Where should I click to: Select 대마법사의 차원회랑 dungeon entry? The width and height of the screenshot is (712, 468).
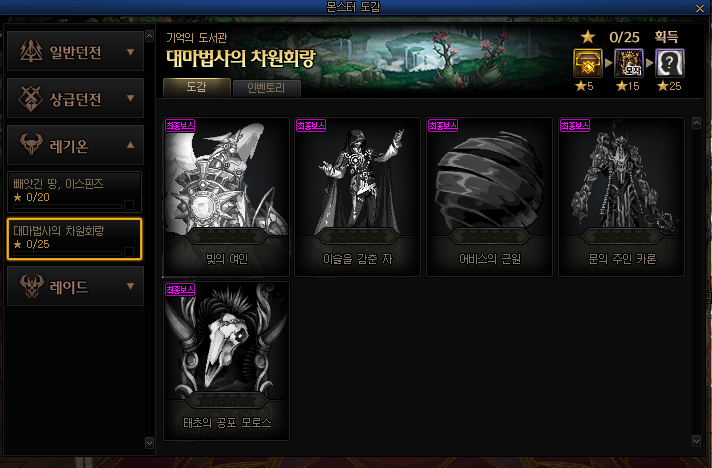[75, 238]
